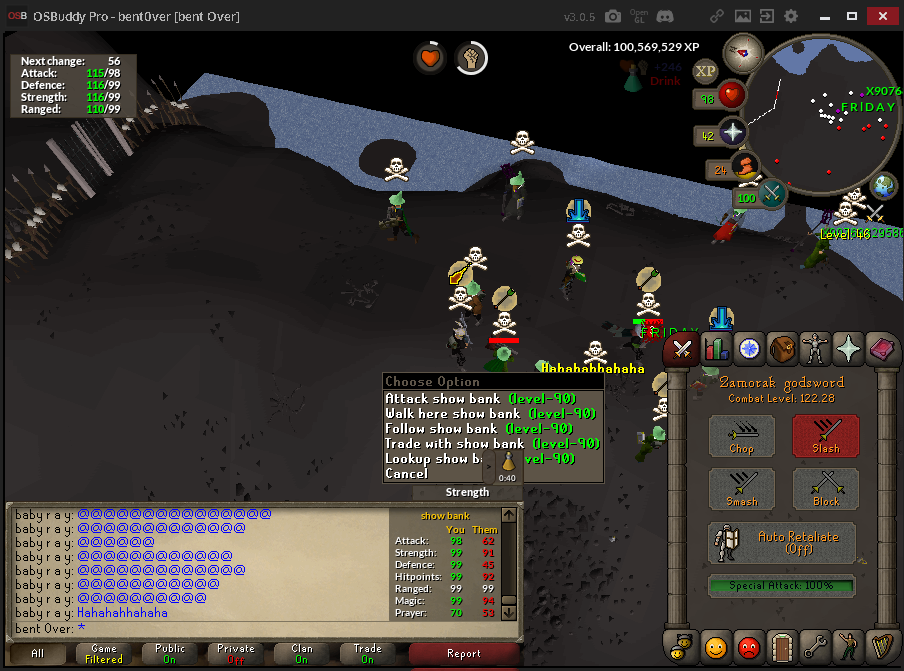Choose the Block attack style
904x671 pixels.
(826, 490)
